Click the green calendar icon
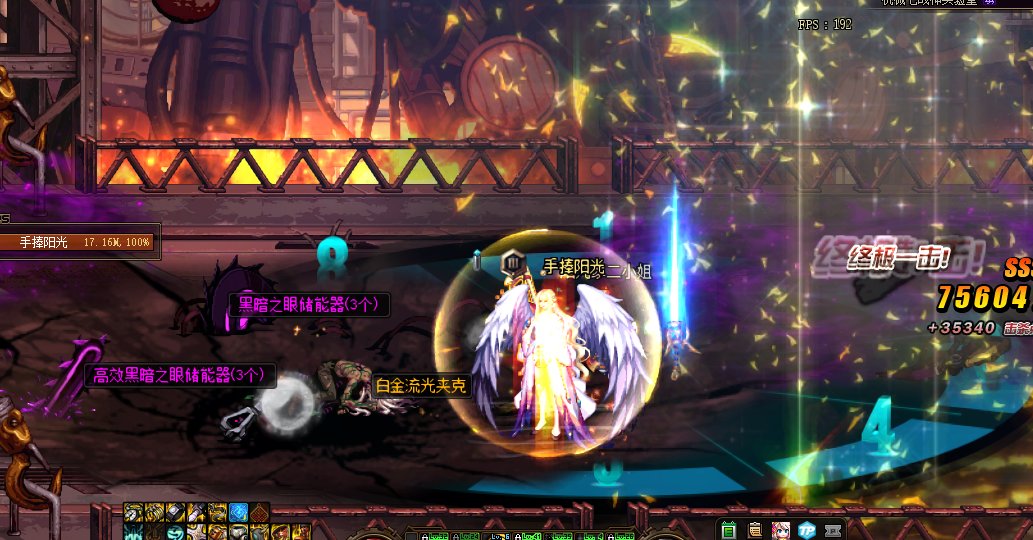Viewport: 1033px width, 540px height. pyautogui.click(x=728, y=530)
